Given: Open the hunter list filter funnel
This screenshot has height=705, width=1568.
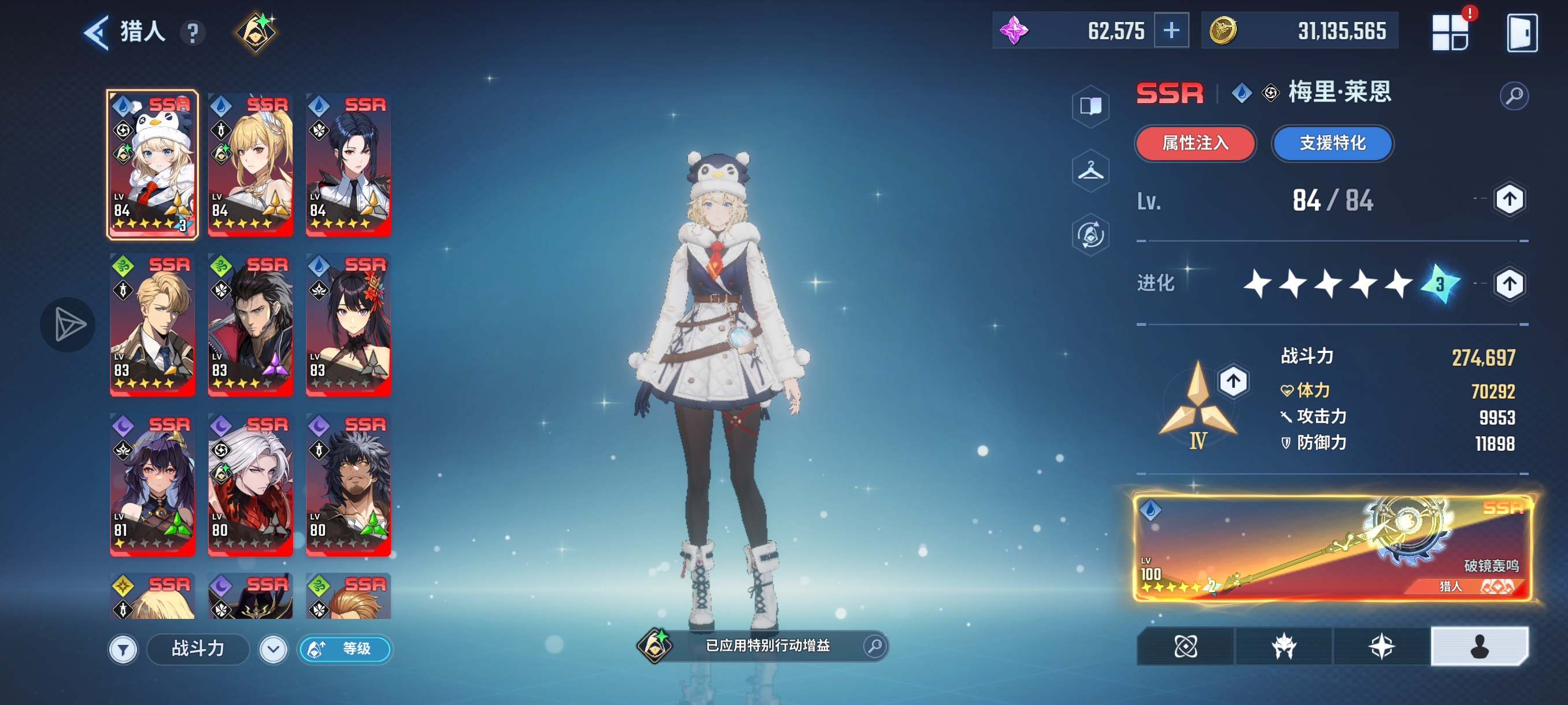Looking at the screenshot, I should point(123,650).
